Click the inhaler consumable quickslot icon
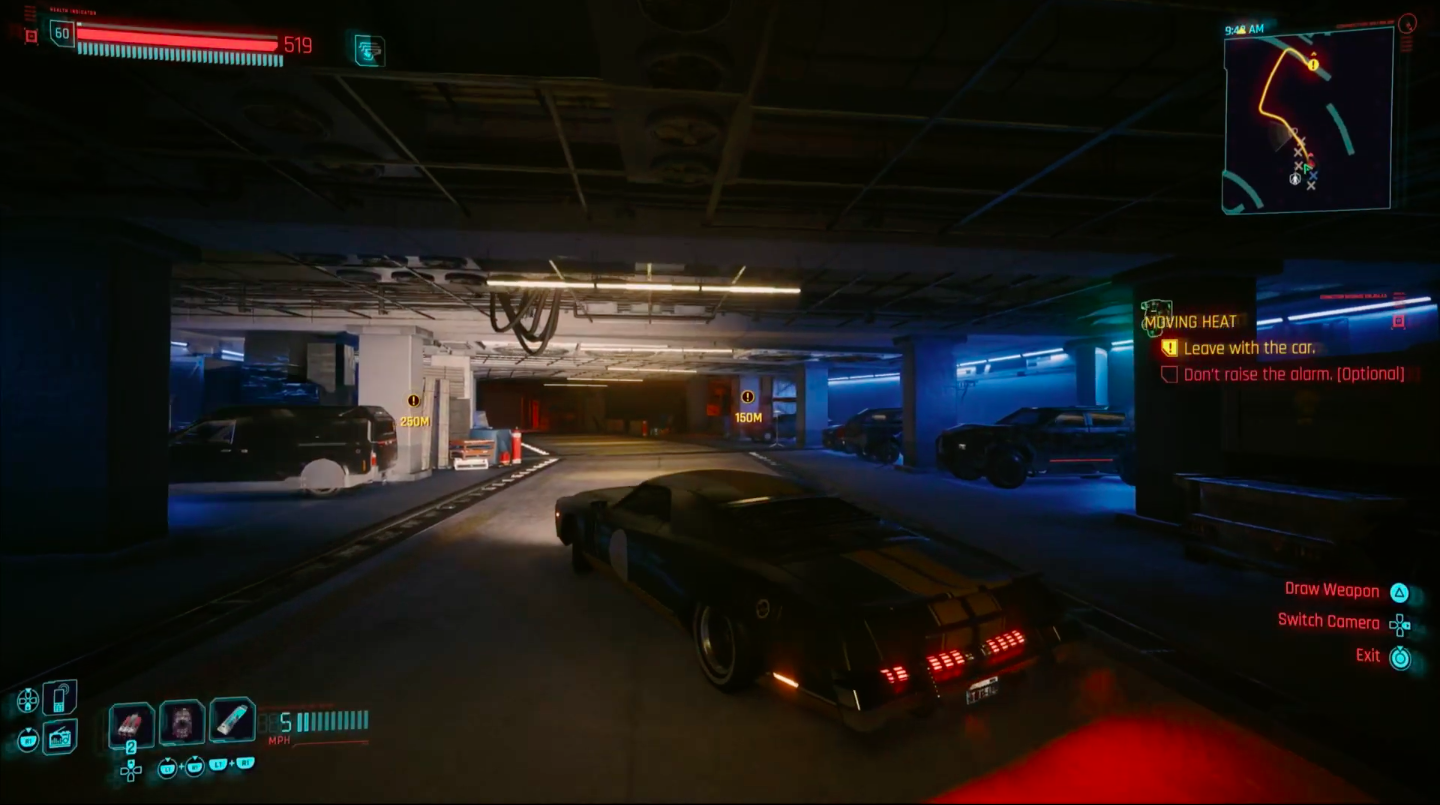 pos(234,718)
